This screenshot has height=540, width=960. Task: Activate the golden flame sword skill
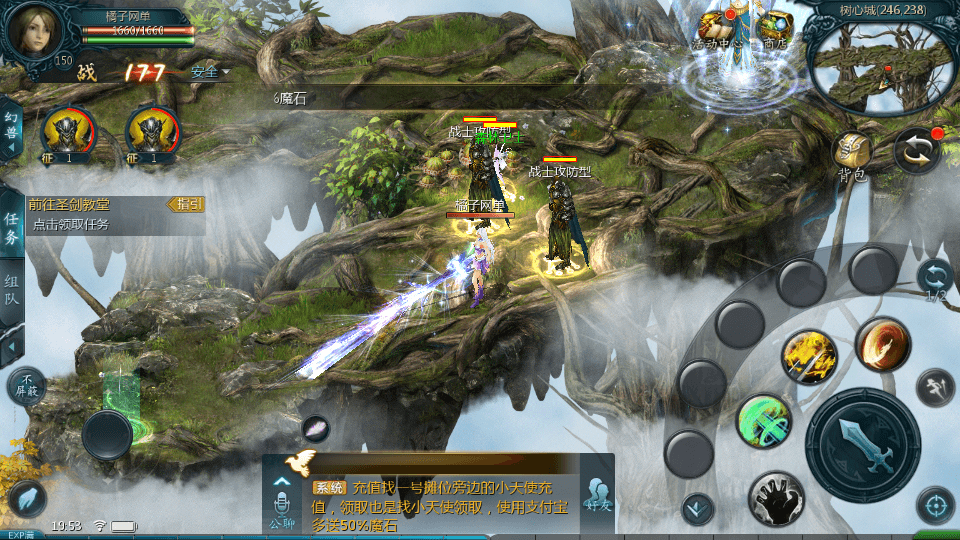pyautogui.click(x=810, y=357)
